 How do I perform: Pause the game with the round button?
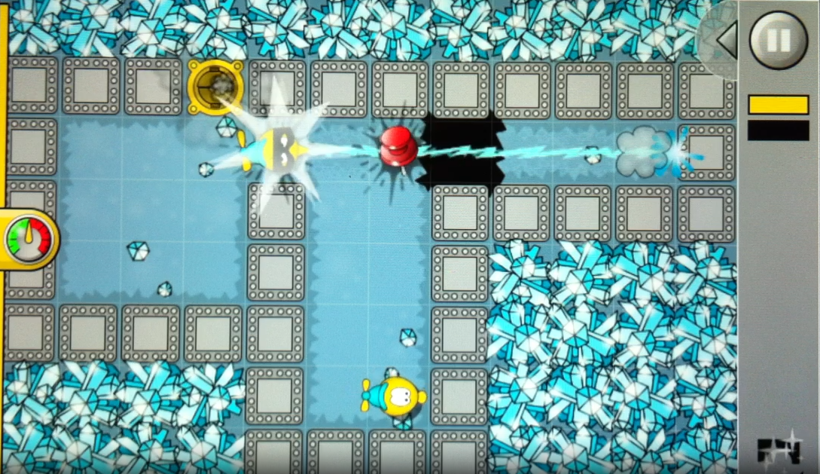coord(777,40)
